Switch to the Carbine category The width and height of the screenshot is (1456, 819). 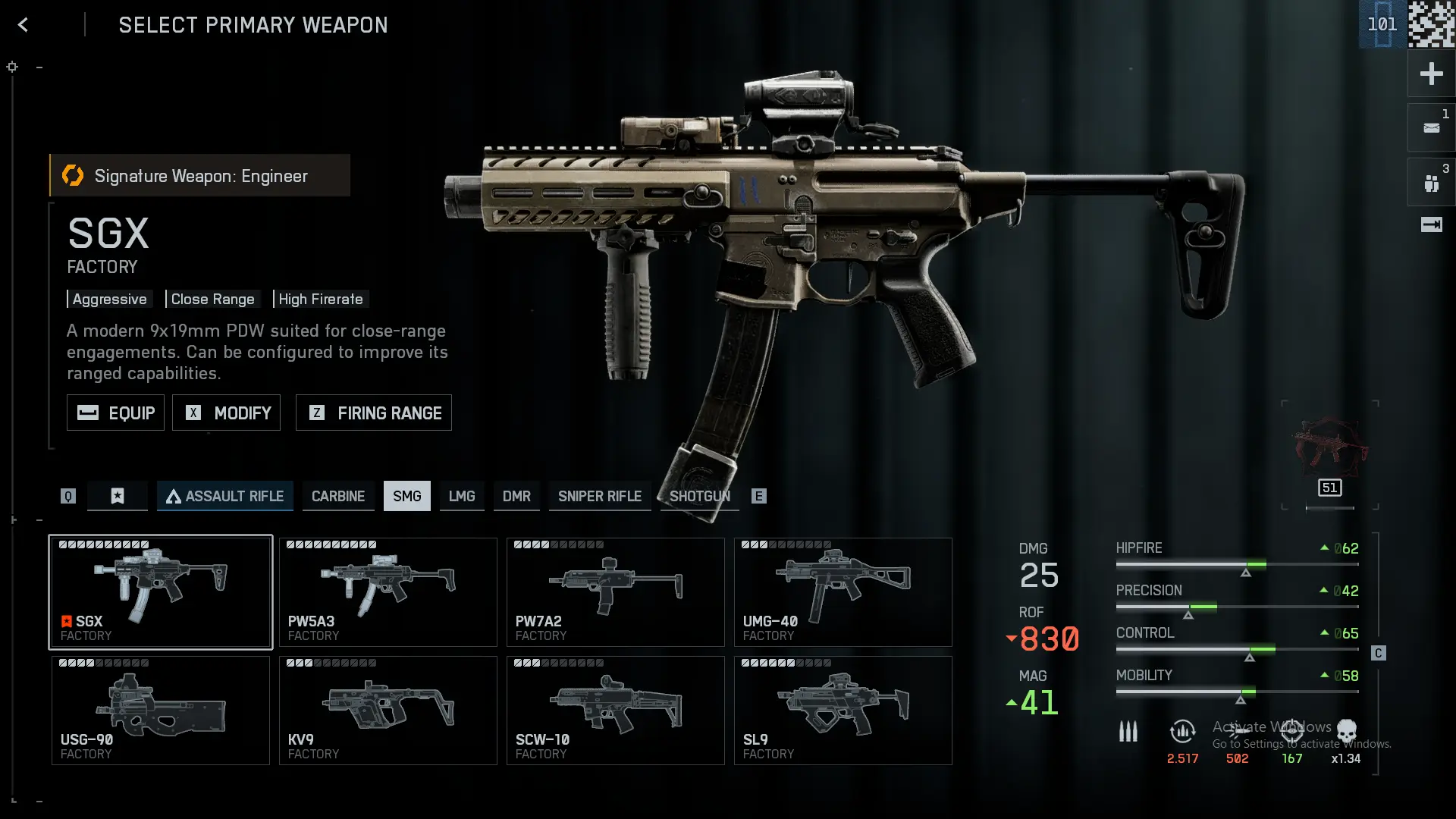click(338, 496)
